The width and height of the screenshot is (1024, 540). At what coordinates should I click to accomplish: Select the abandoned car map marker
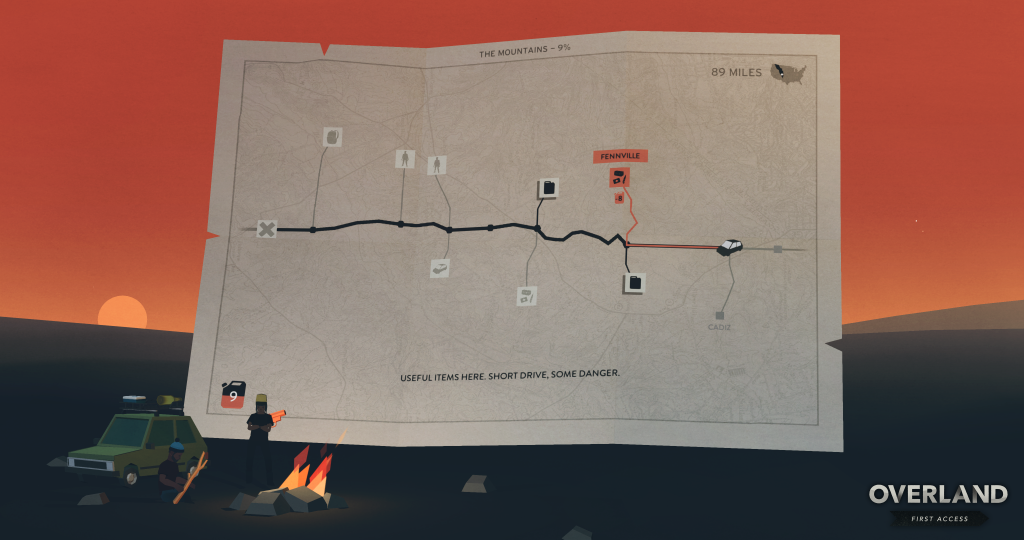pyautogui.click(x=439, y=268)
